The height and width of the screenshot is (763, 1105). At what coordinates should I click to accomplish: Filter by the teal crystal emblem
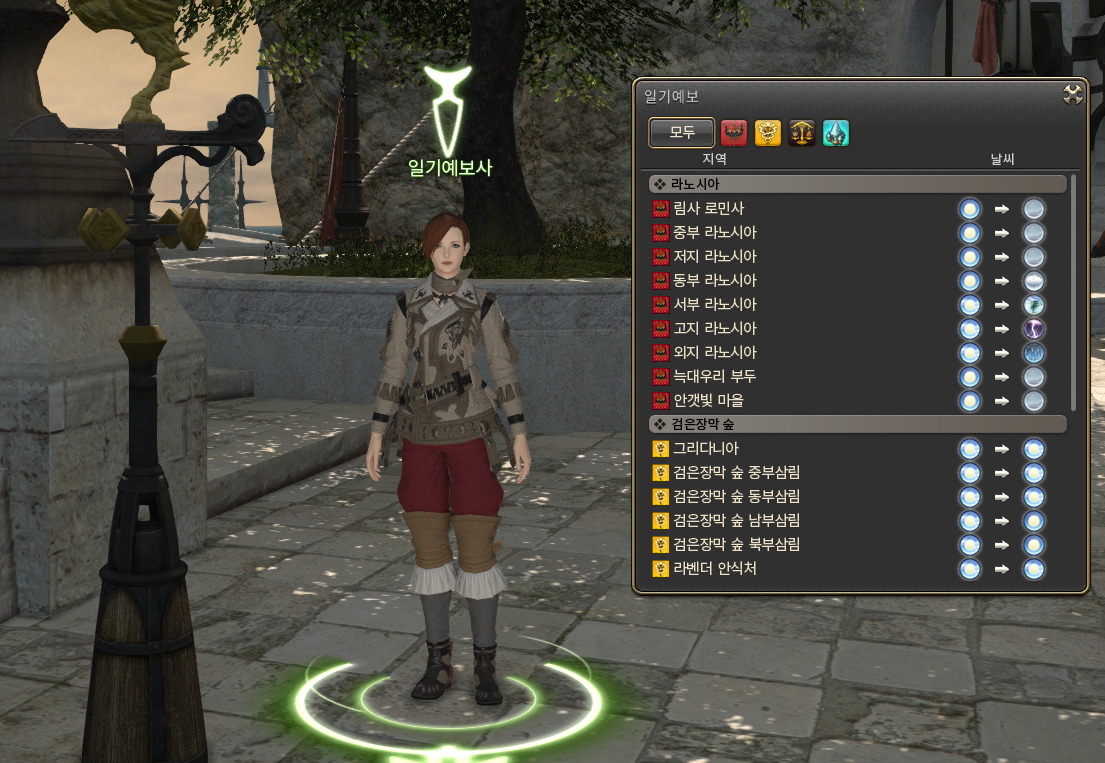[836, 133]
